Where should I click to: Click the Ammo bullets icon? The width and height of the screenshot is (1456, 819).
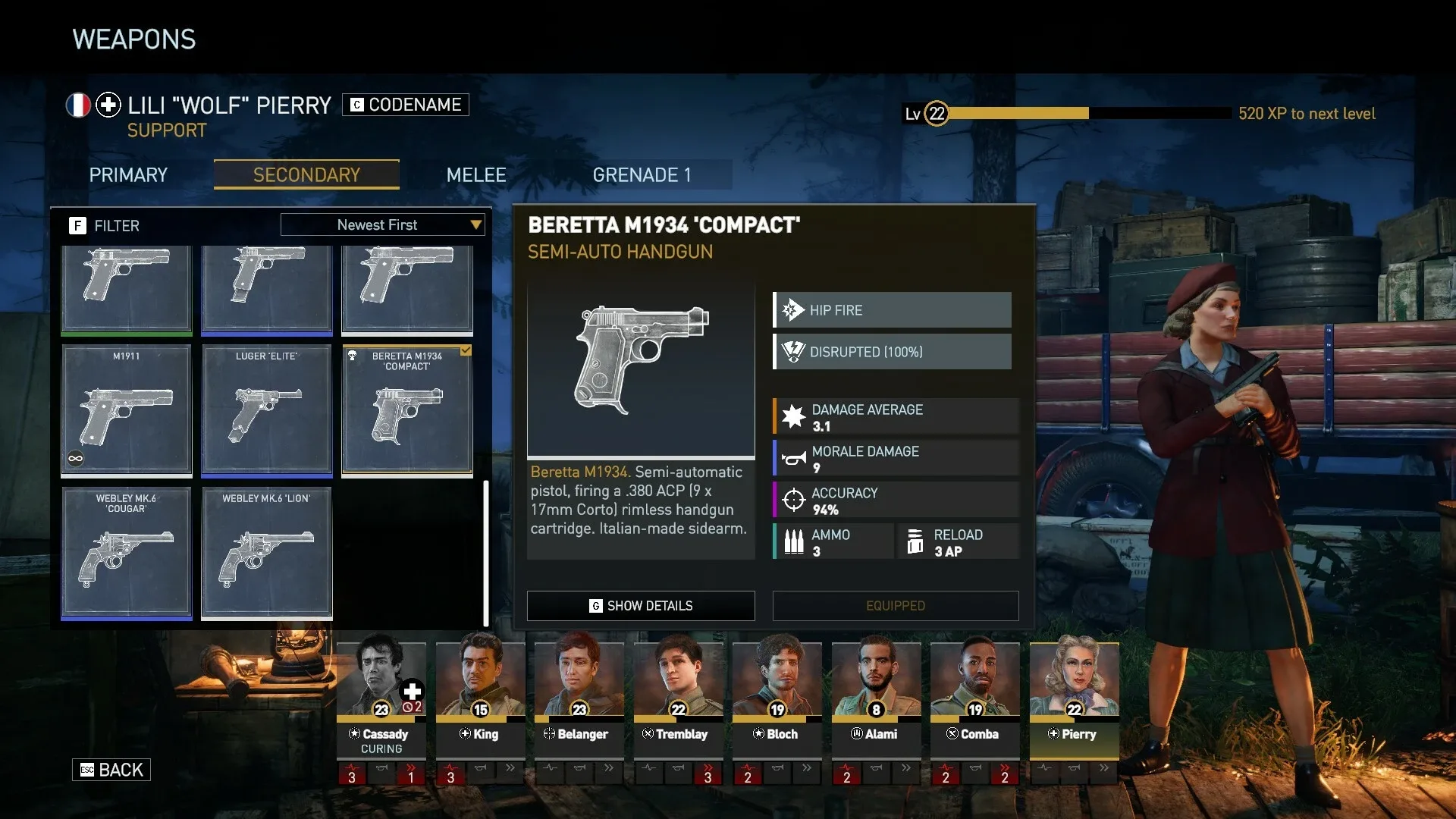795,541
